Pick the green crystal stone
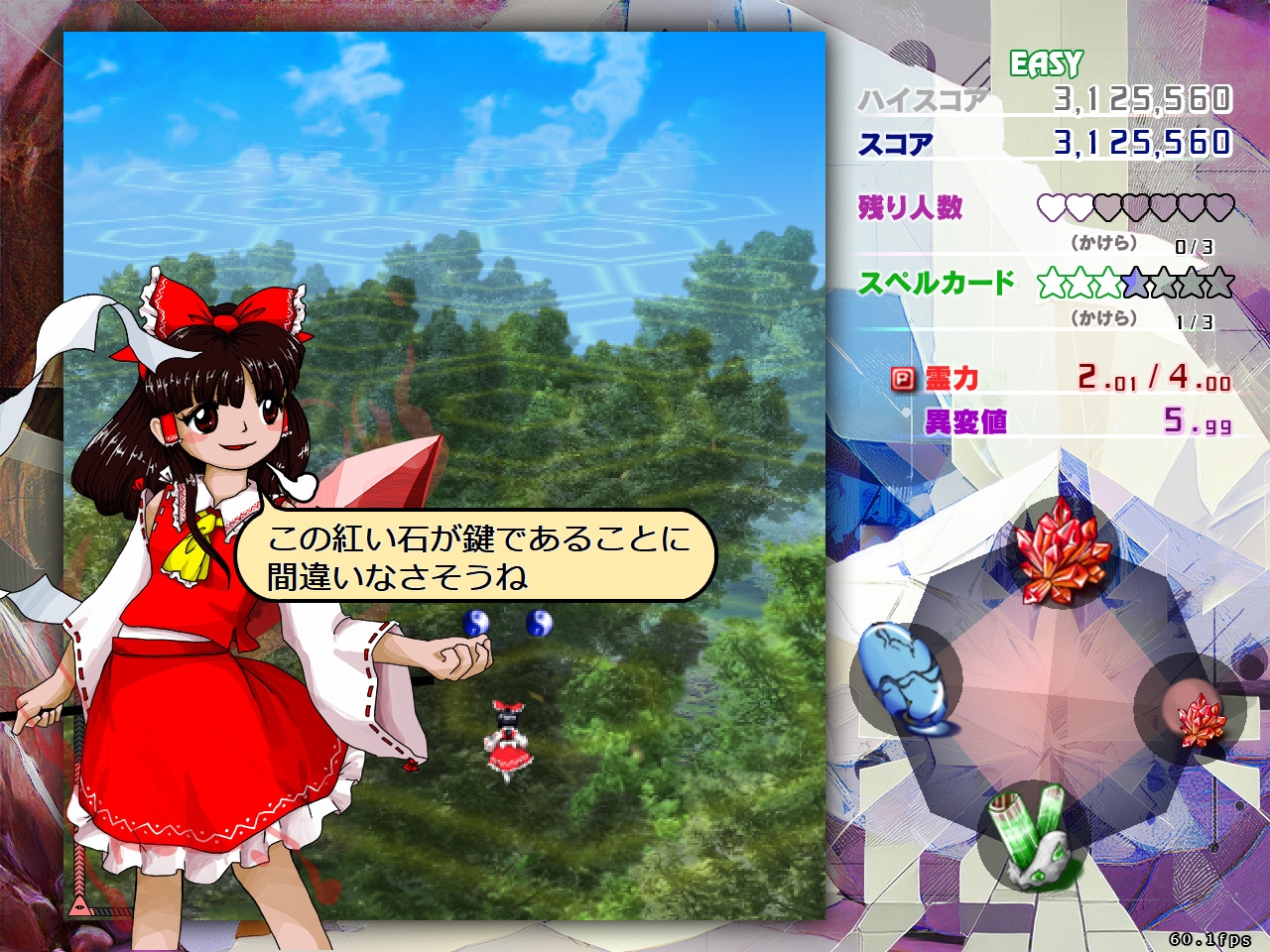This screenshot has width=1270, height=952. pyautogui.click(x=1032, y=835)
